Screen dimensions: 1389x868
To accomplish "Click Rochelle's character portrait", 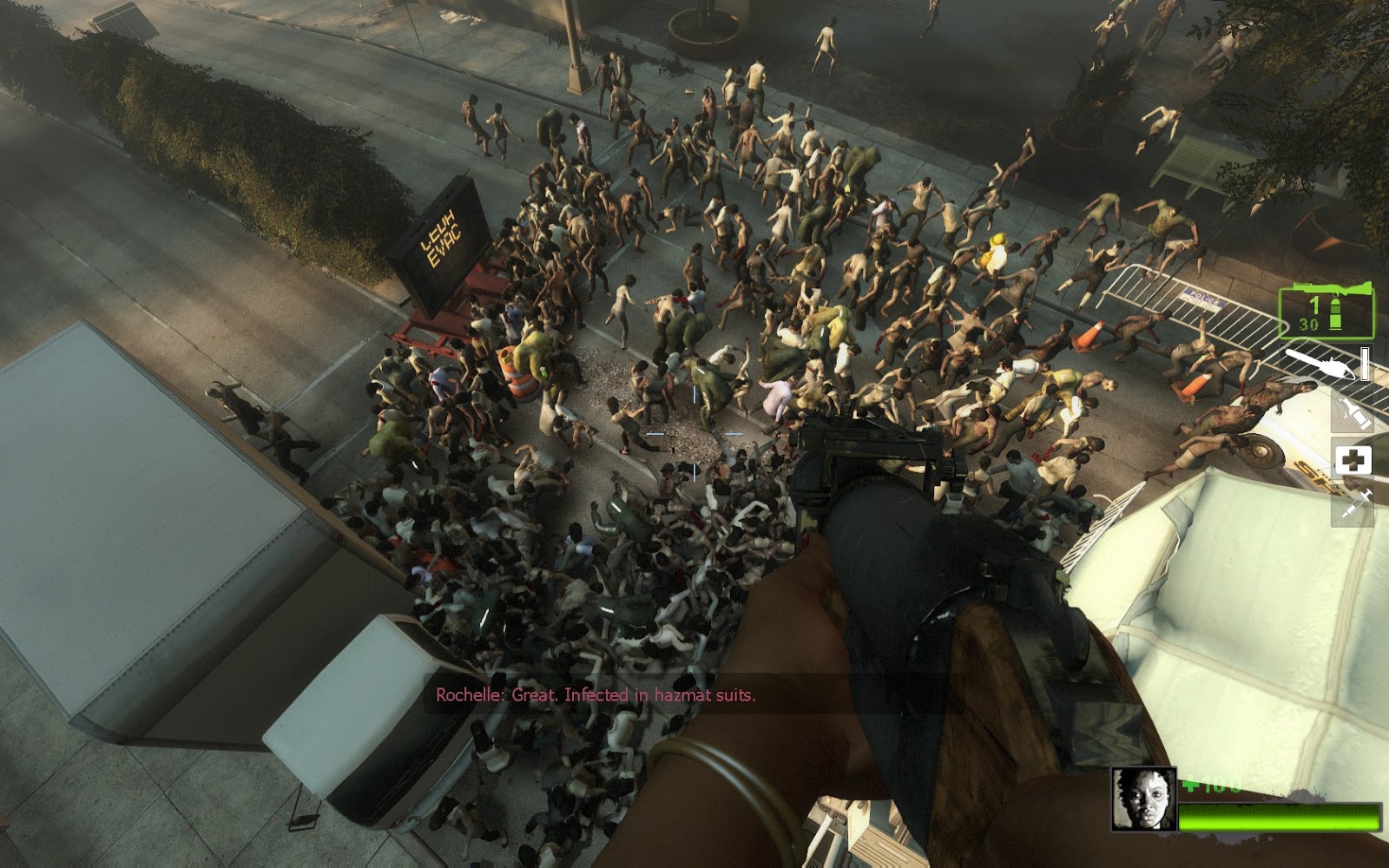I will click(x=1143, y=799).
